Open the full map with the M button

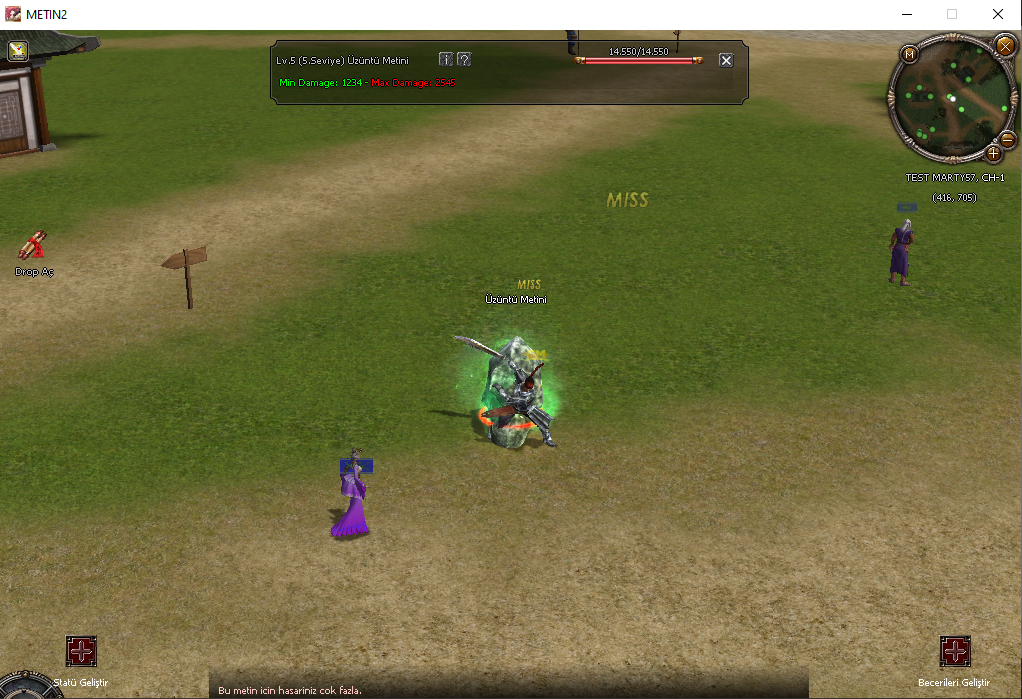coord(910,54)
